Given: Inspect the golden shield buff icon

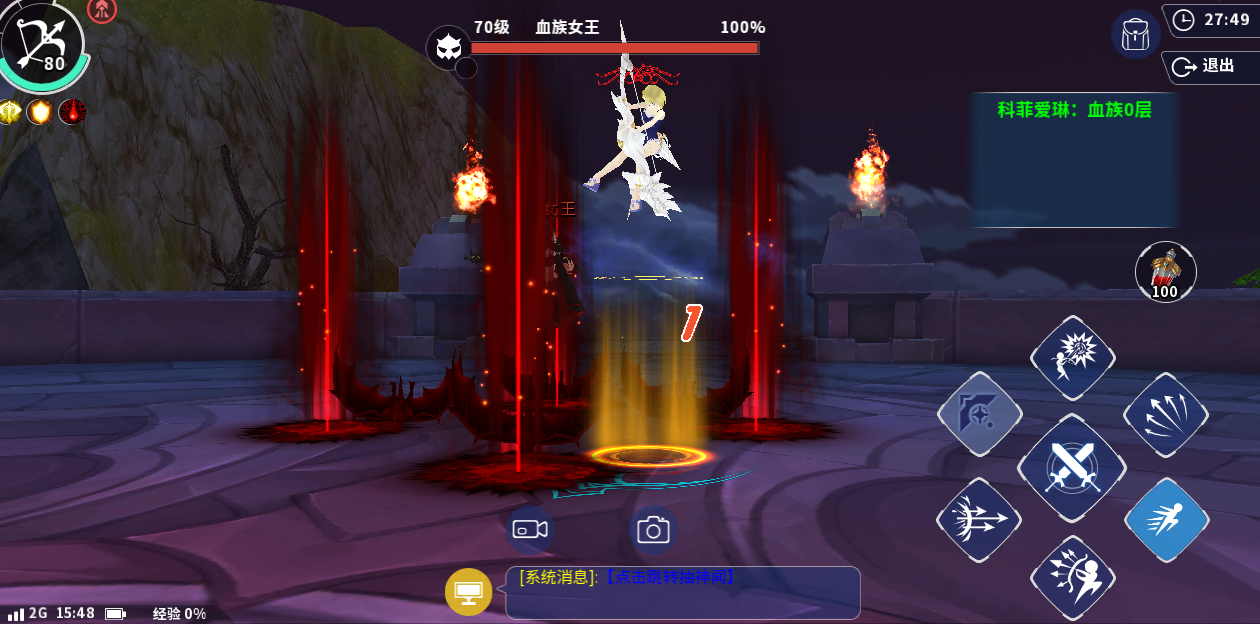Looking at the screenshot, I should click(x=40, y=112).
